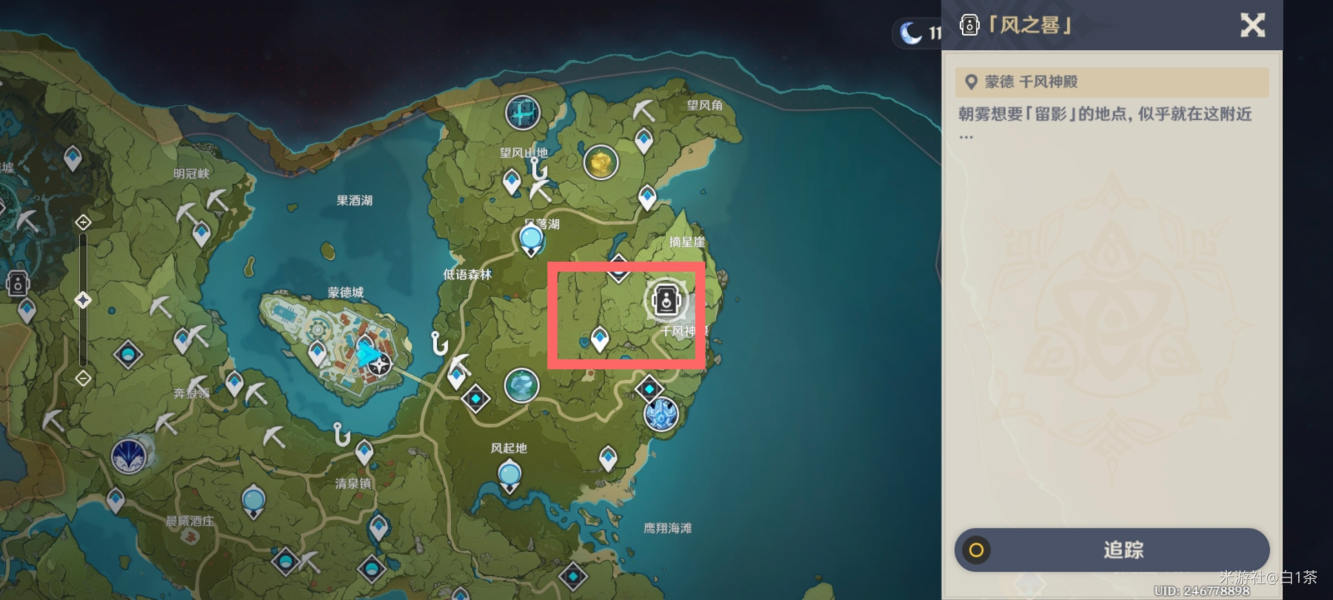Select the Statue of the Seven by 星落湖
Image resolution: width=1333 pixels, height=600 pixels.
[531, 238]
